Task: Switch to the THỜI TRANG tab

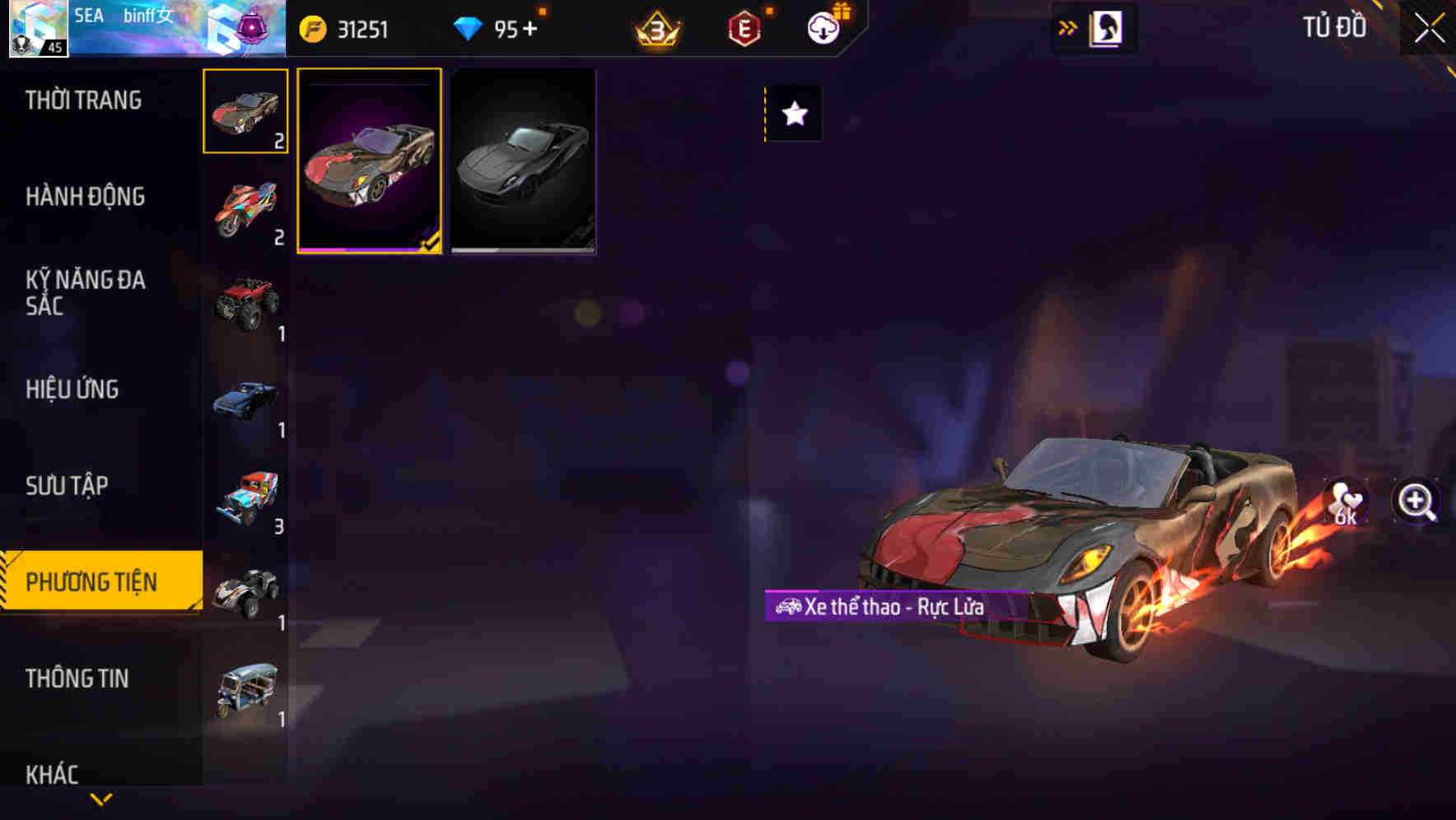Action: click(82, 100)
